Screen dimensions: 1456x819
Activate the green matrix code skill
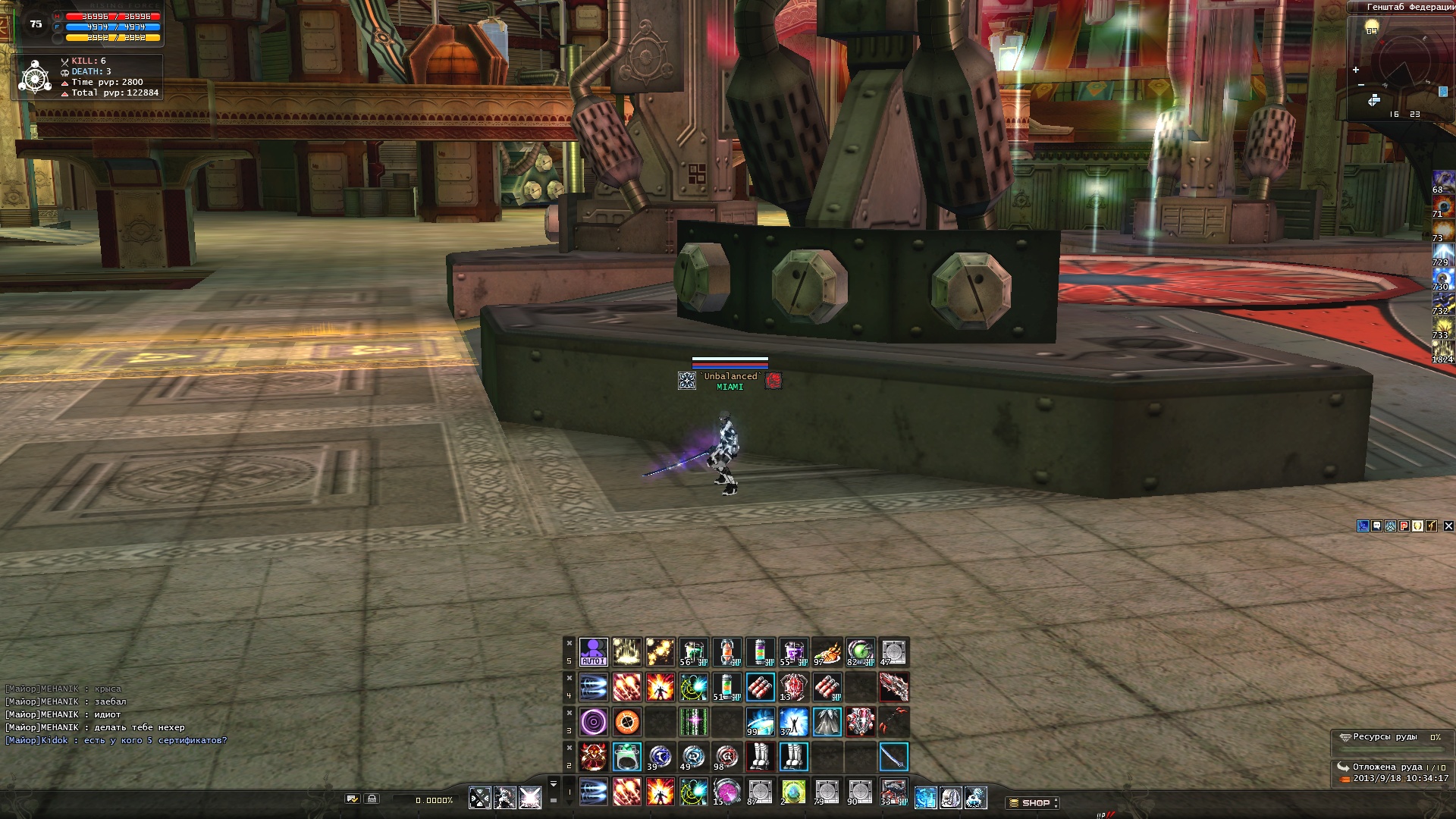[x=693, y=722]
